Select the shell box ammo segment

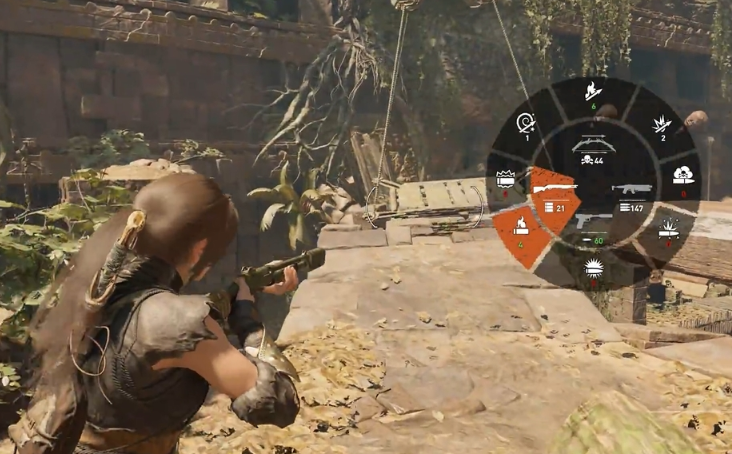coord(505,178)
